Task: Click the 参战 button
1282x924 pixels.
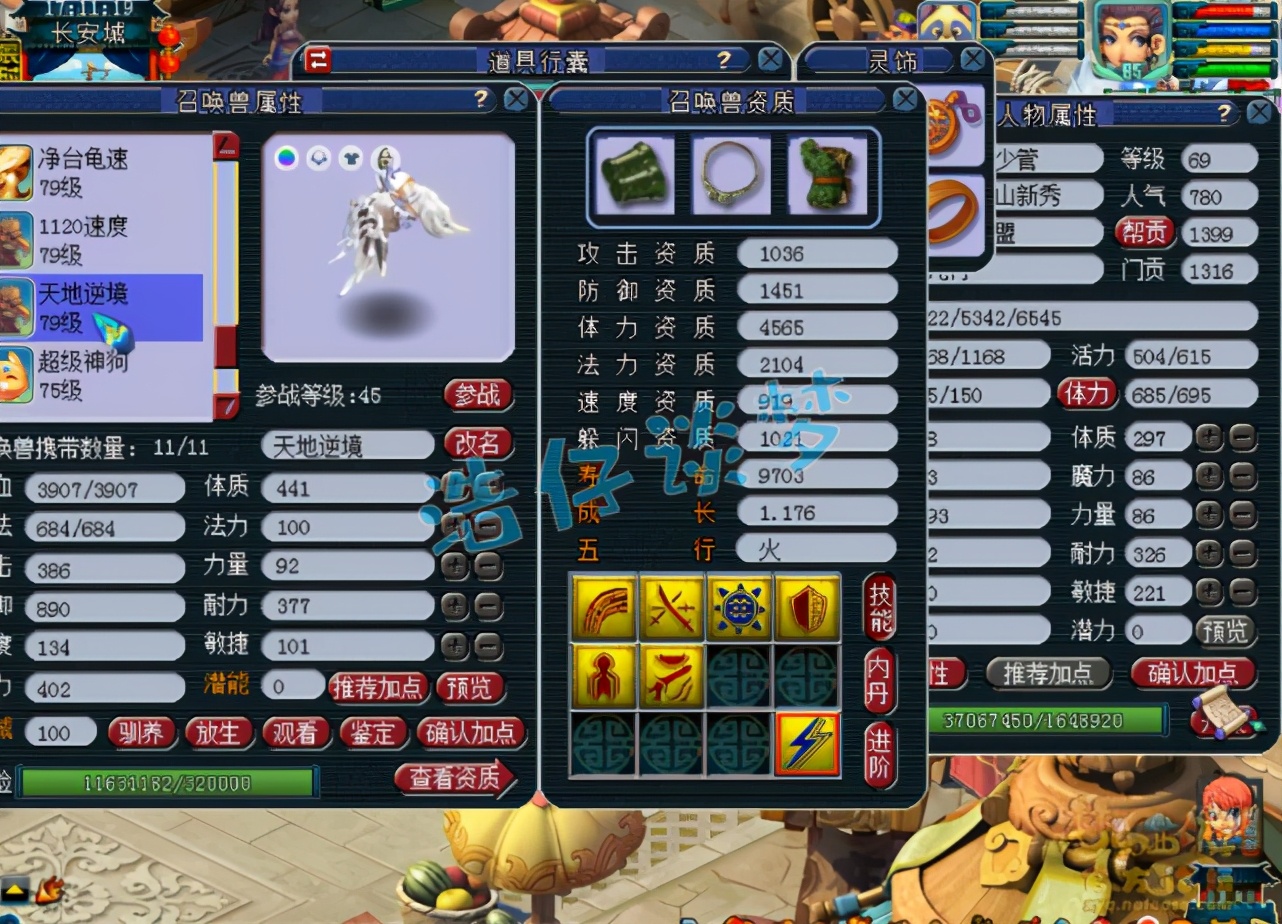Action: tap(478, 395)
